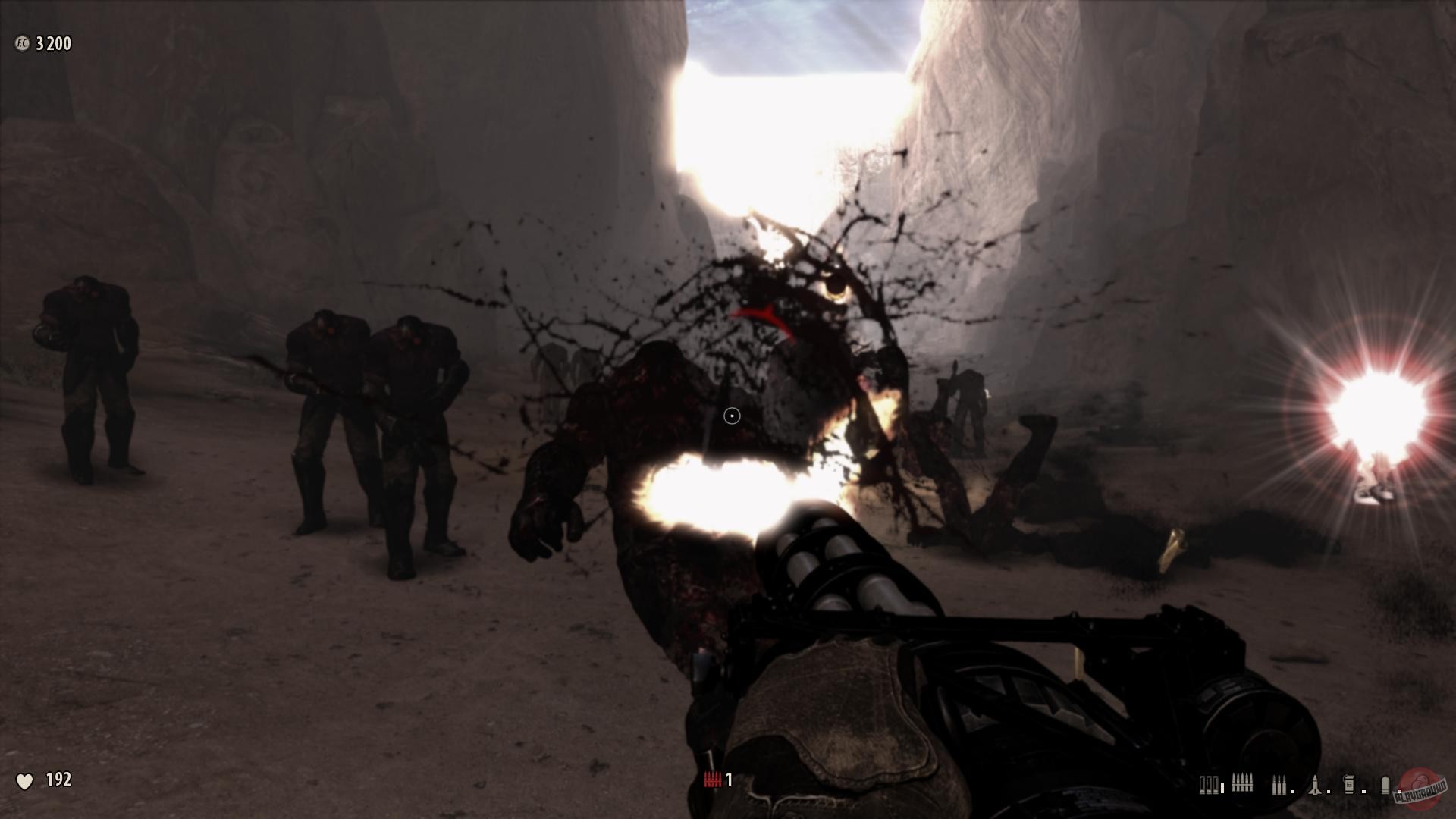Select the shotgun shells ammo icon
Image resolution: width=1456 pixels, height=819 pixels.
point(1210,785)
